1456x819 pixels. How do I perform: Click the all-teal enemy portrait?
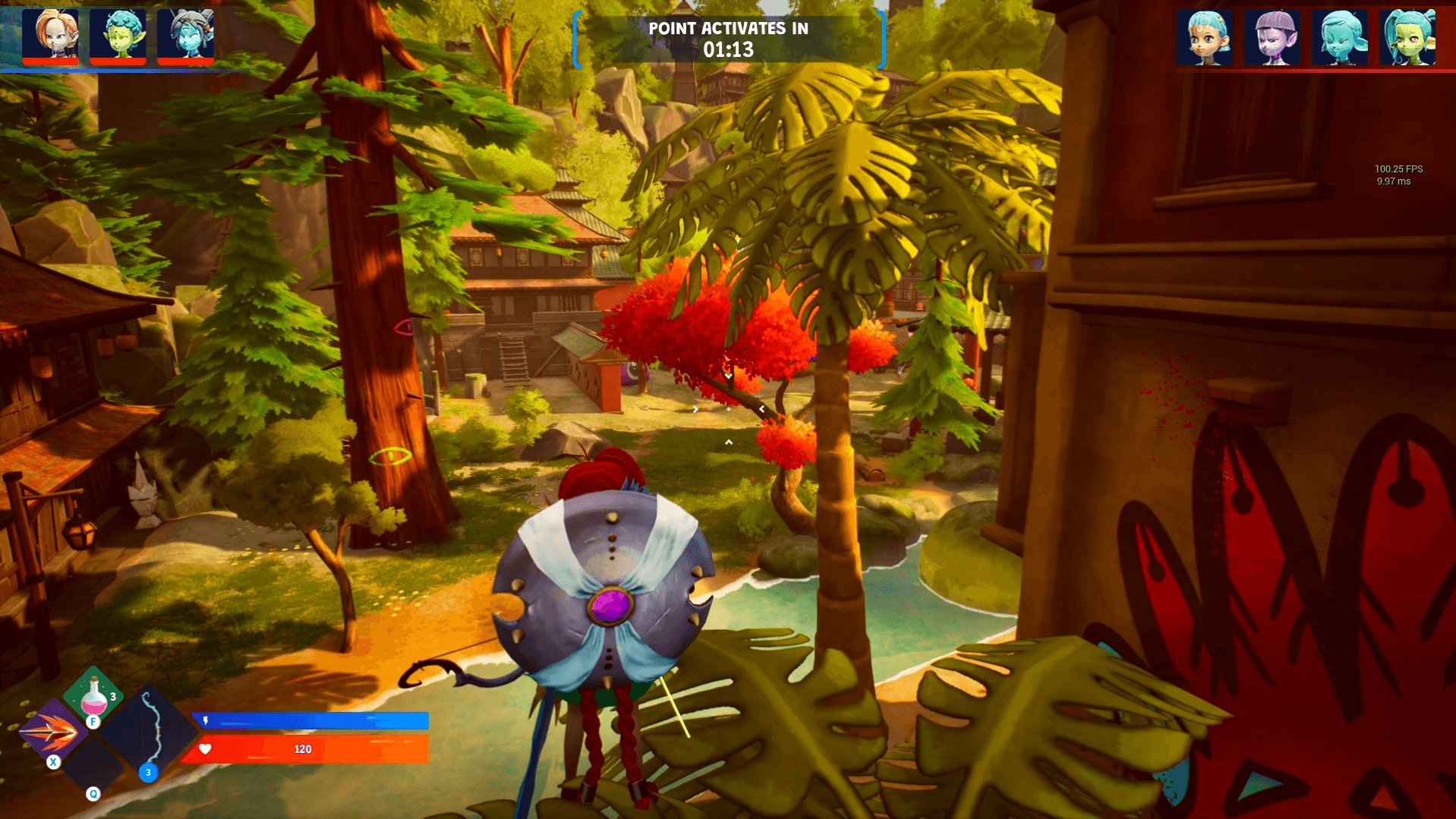coord(1340,37)
